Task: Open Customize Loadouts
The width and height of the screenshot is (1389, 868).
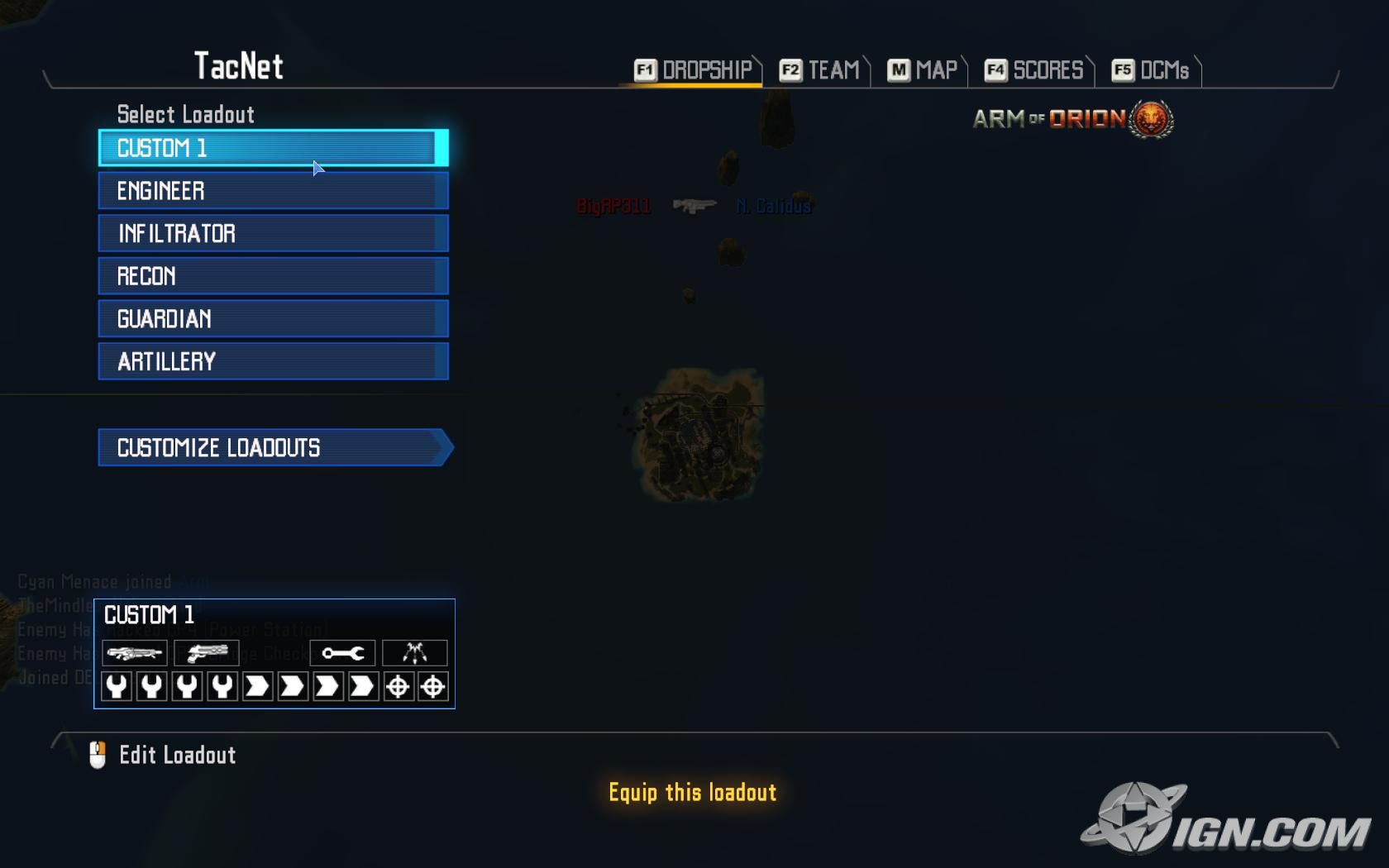Action: (x=274, y=448)
